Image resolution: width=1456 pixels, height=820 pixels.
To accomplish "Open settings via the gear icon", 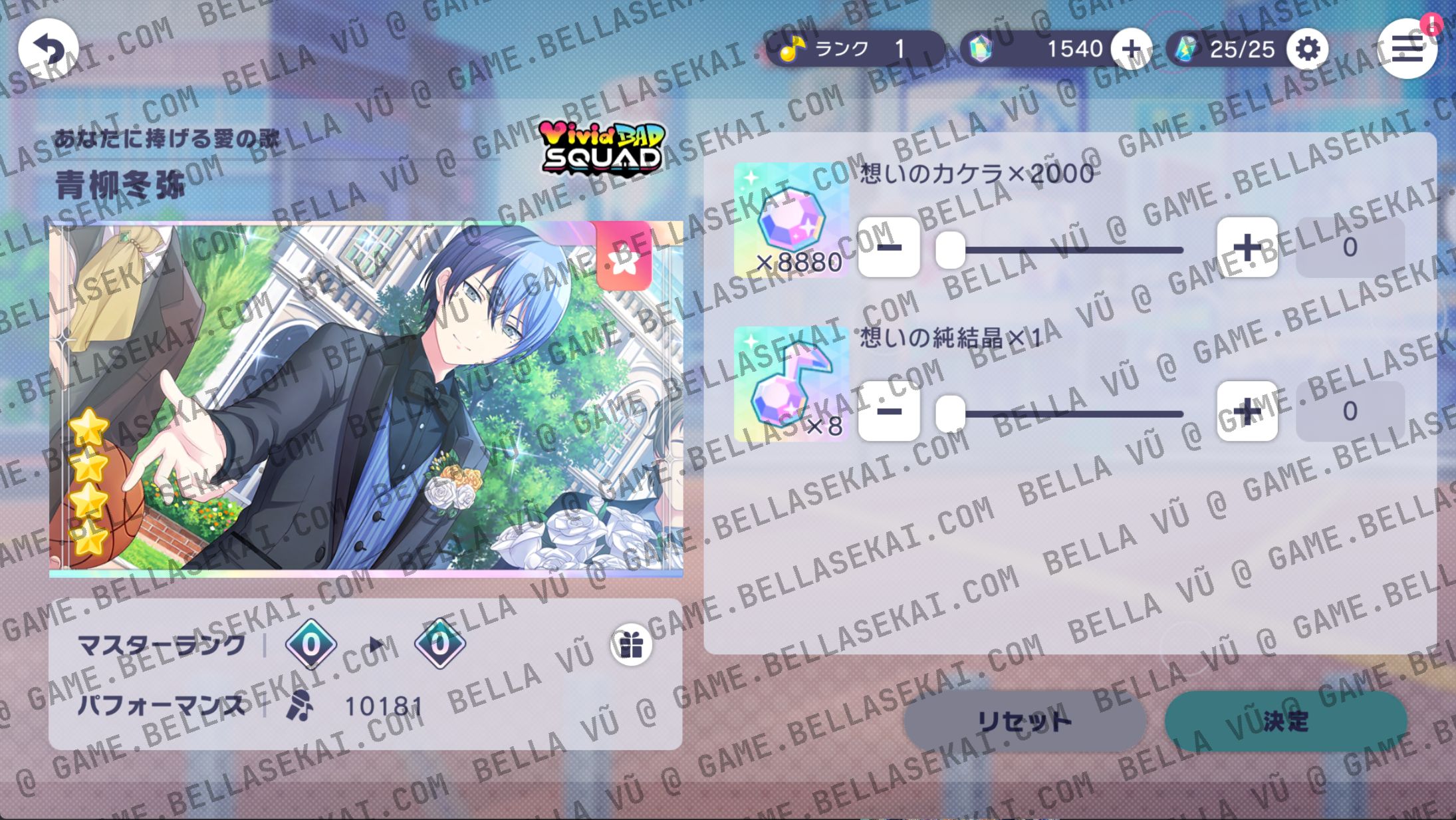I will 1308,49.
